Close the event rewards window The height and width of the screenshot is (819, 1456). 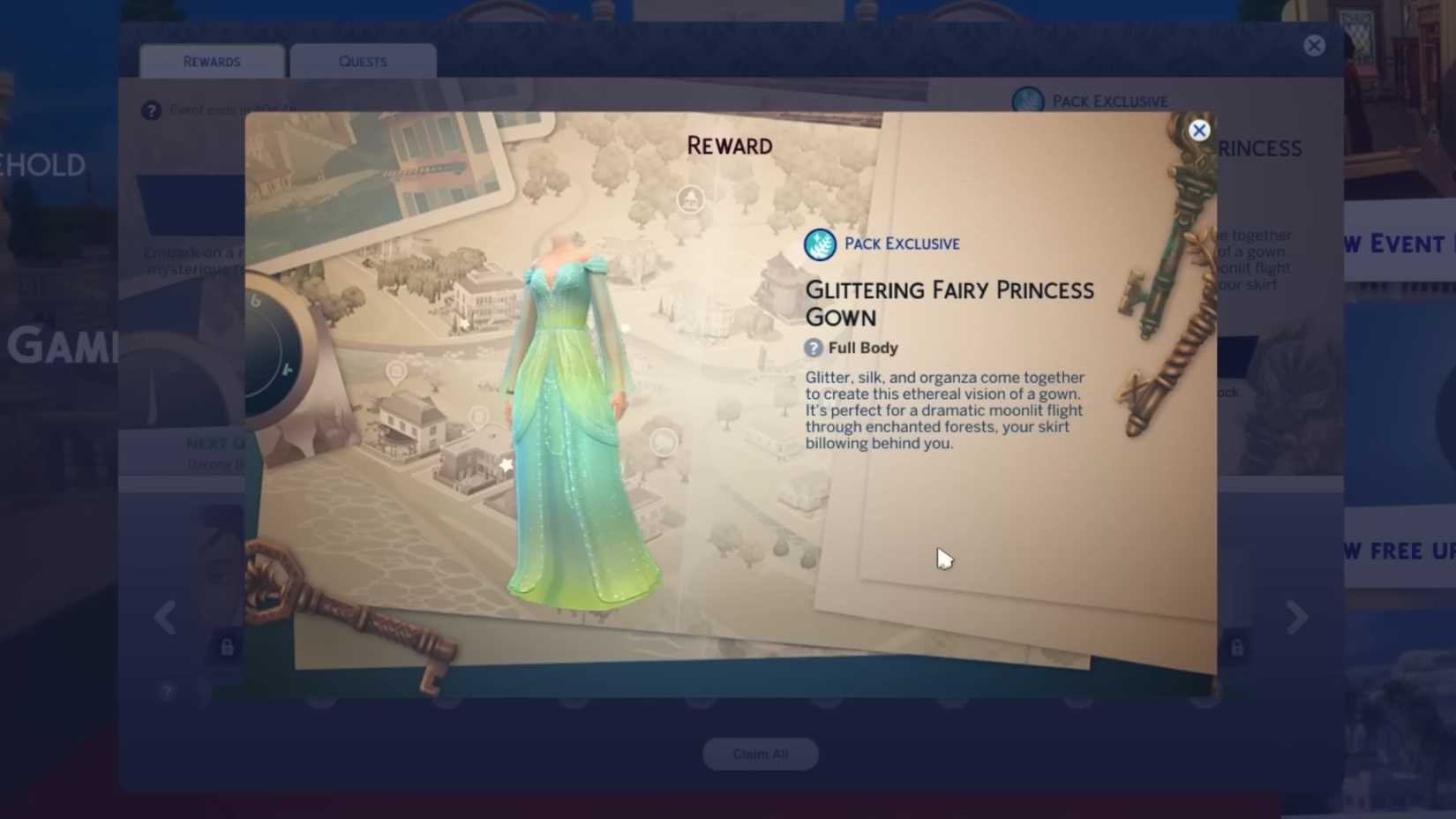(1314, 45)
